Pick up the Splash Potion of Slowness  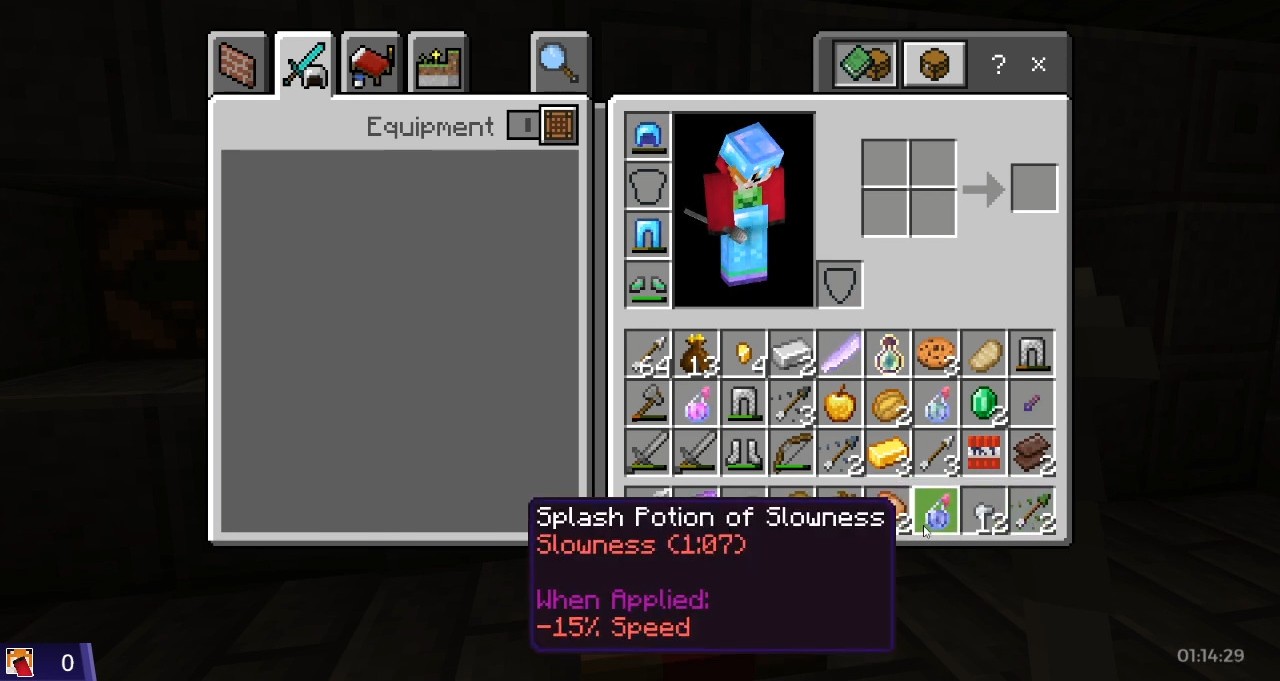pyautogui.click(x=937, y=512)
